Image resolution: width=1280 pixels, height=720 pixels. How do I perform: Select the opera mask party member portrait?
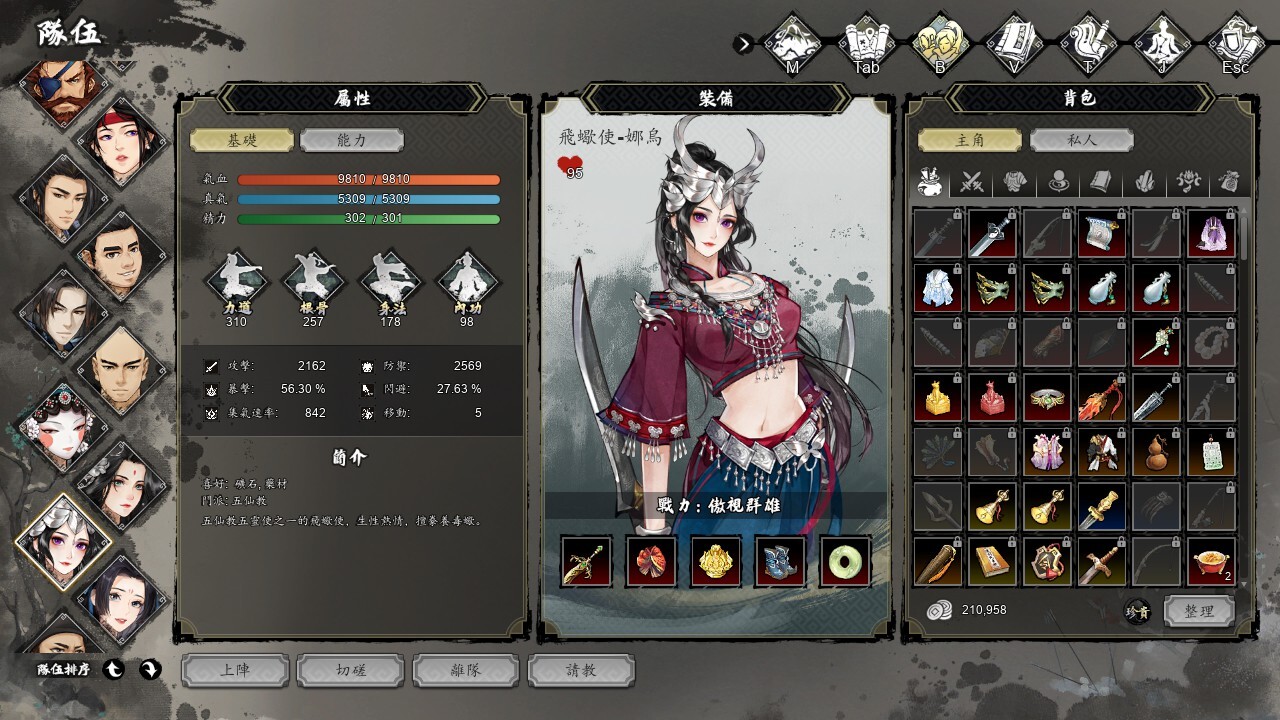62,429
